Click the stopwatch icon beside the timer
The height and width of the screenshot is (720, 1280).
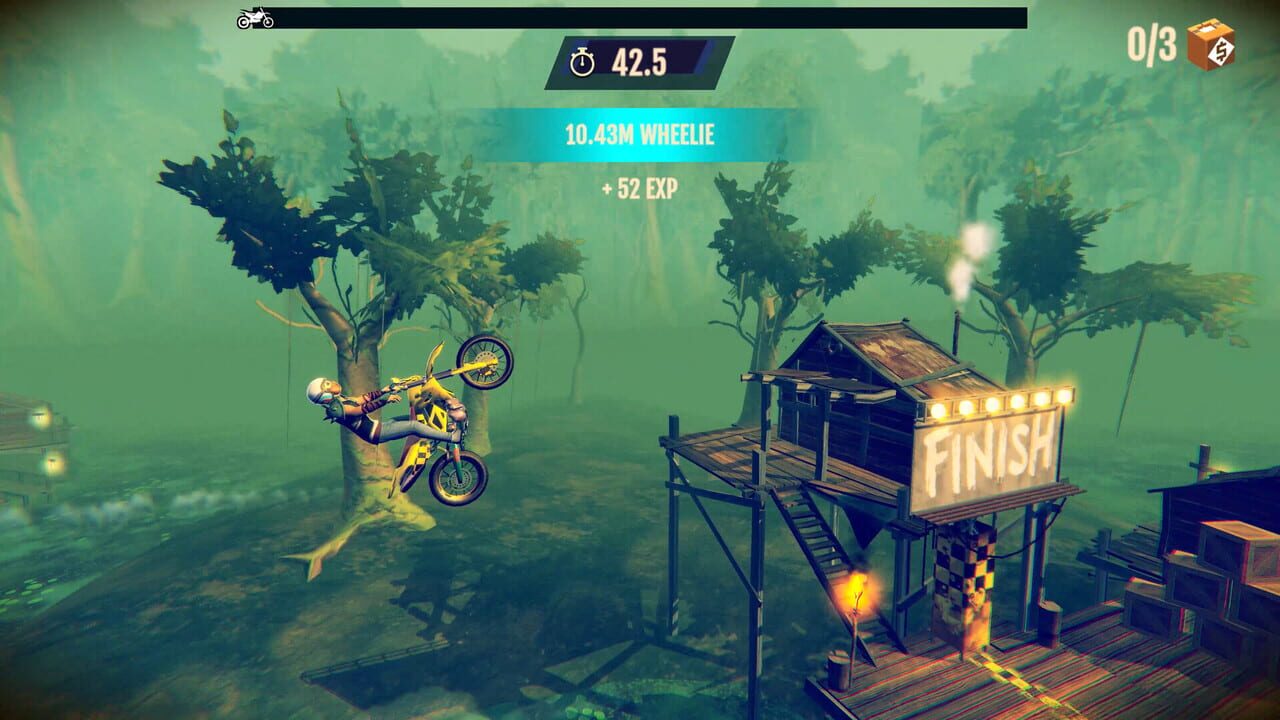point(584,62)
